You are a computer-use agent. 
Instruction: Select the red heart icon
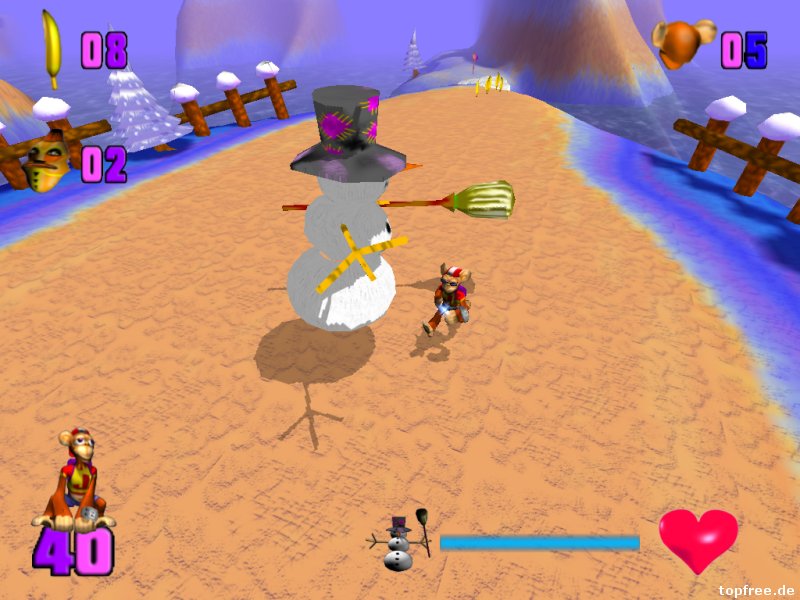click(x=698, y=538)
